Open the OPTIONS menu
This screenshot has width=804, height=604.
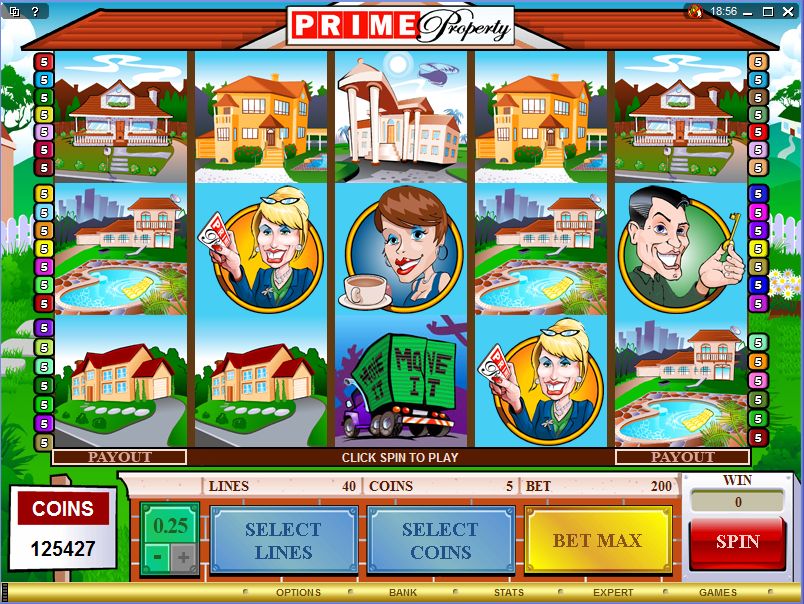(x=298, y=593)
